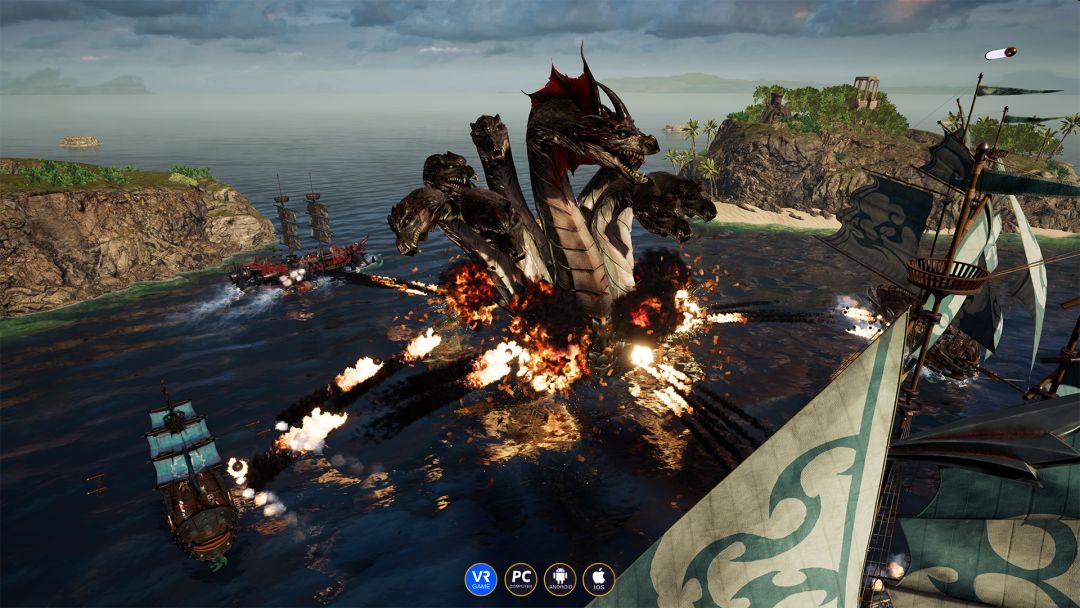Choose the PC Computer platform icon

pyautogui.click(x=520, y=579)
